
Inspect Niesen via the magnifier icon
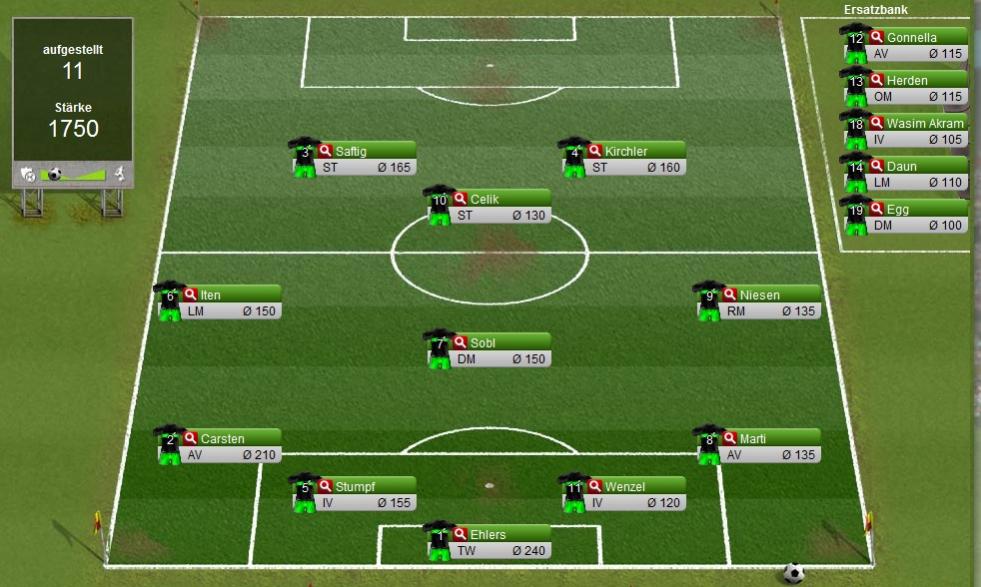tap(729, 295)
